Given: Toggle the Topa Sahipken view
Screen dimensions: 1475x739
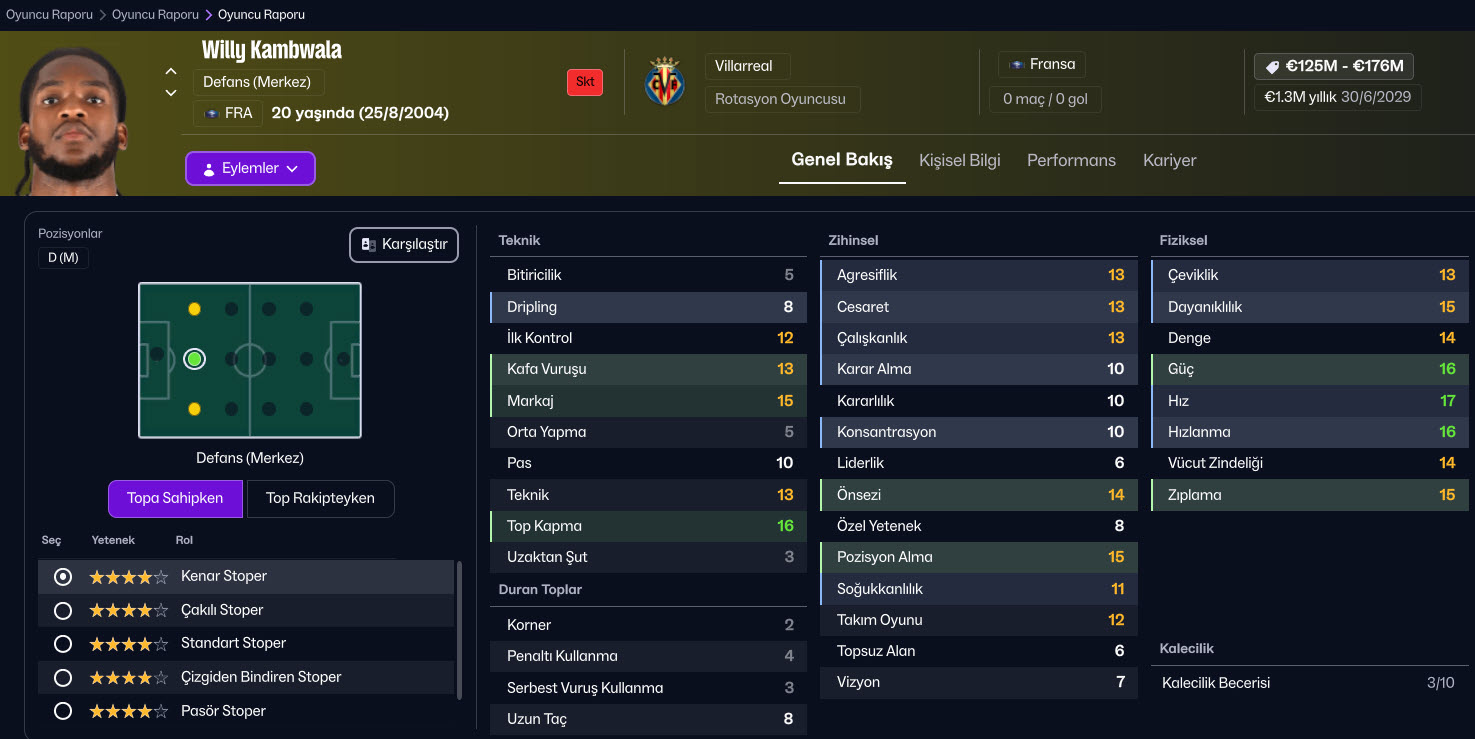Looking at the screenshot, I should click(175, 498).
